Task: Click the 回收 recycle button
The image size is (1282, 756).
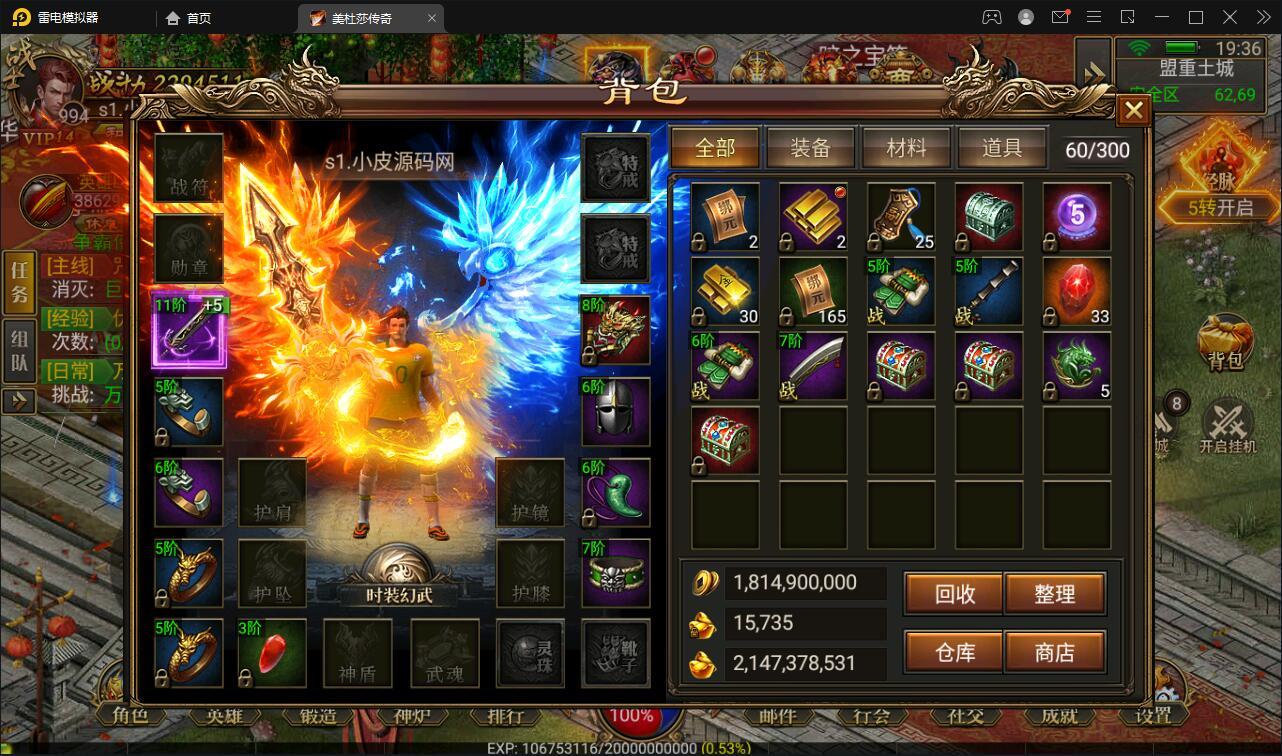Action: (x=954, y=594)
